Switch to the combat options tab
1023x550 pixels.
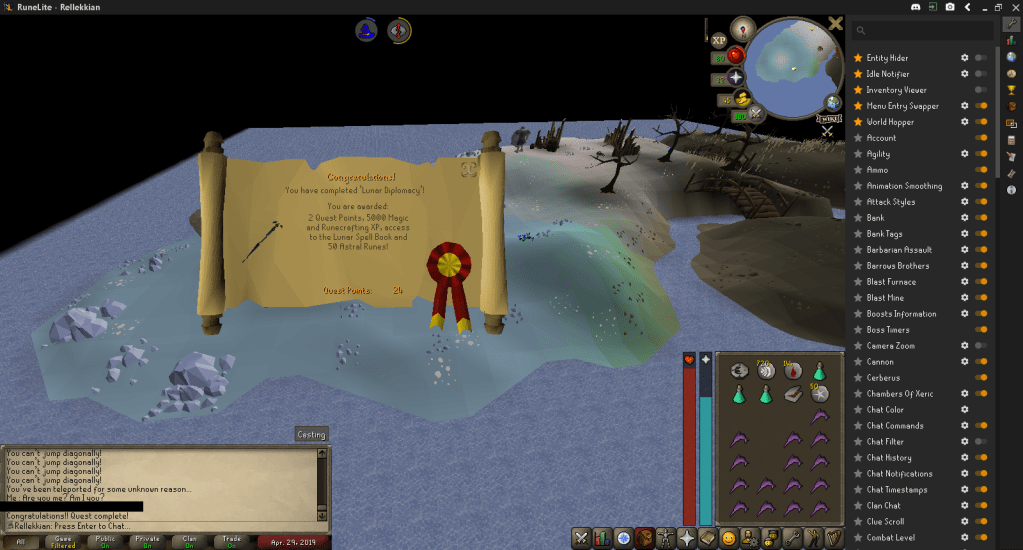[580, 538]
